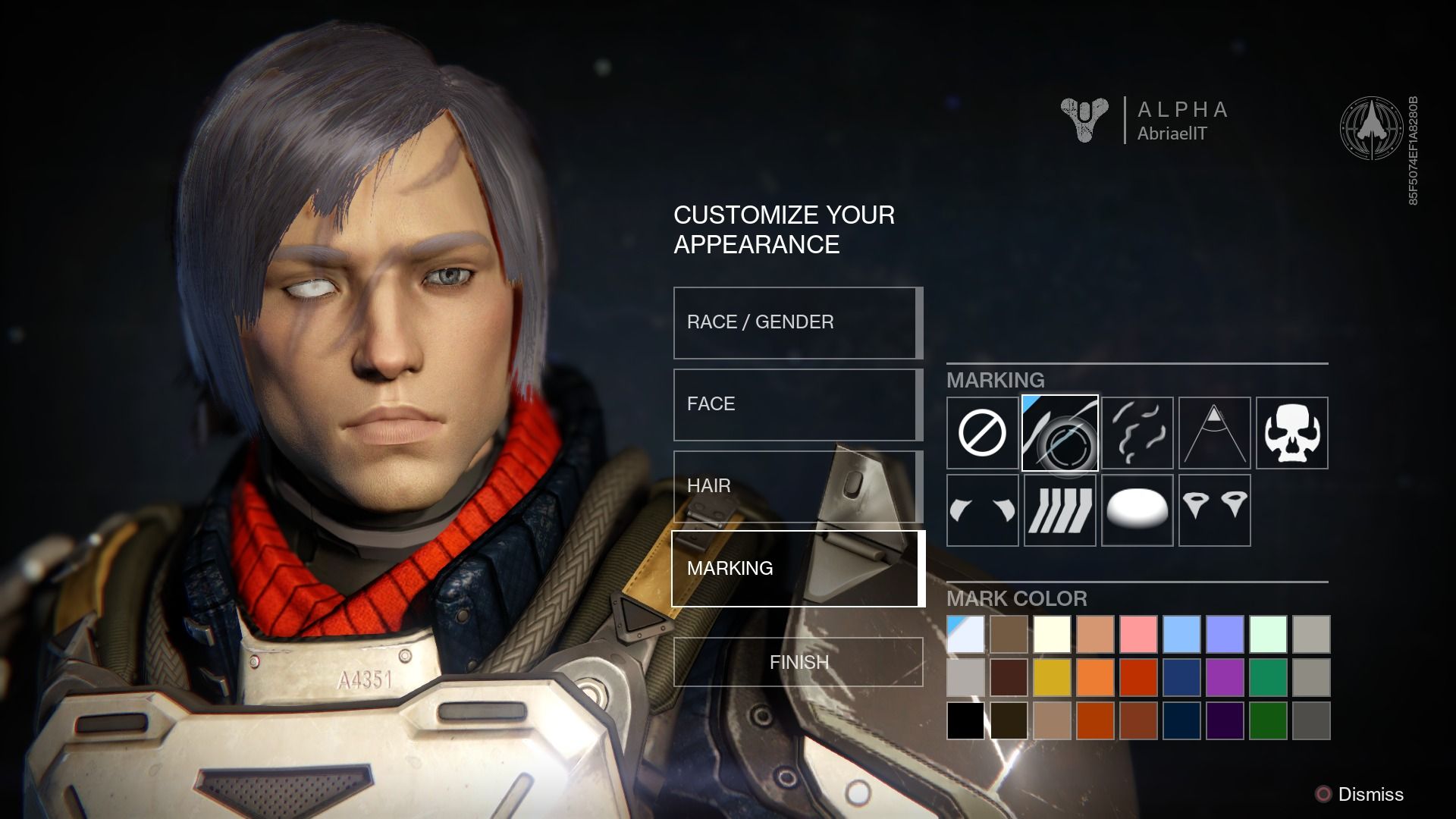Viewport: 1456px width, 819px height.
Task: Choose the scratch scars marking
Action: (x=1137, y=433)
